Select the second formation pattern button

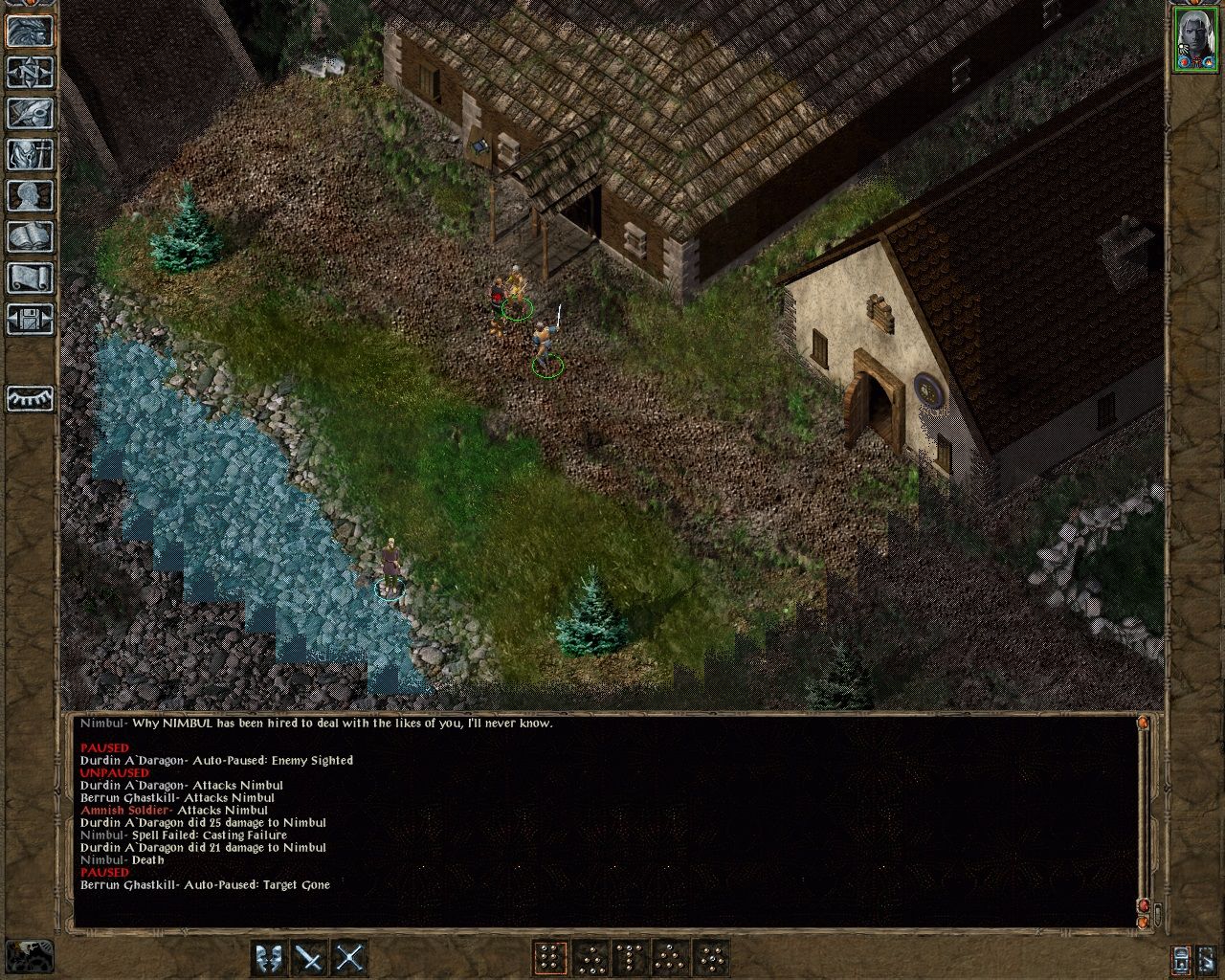(592, 959)
